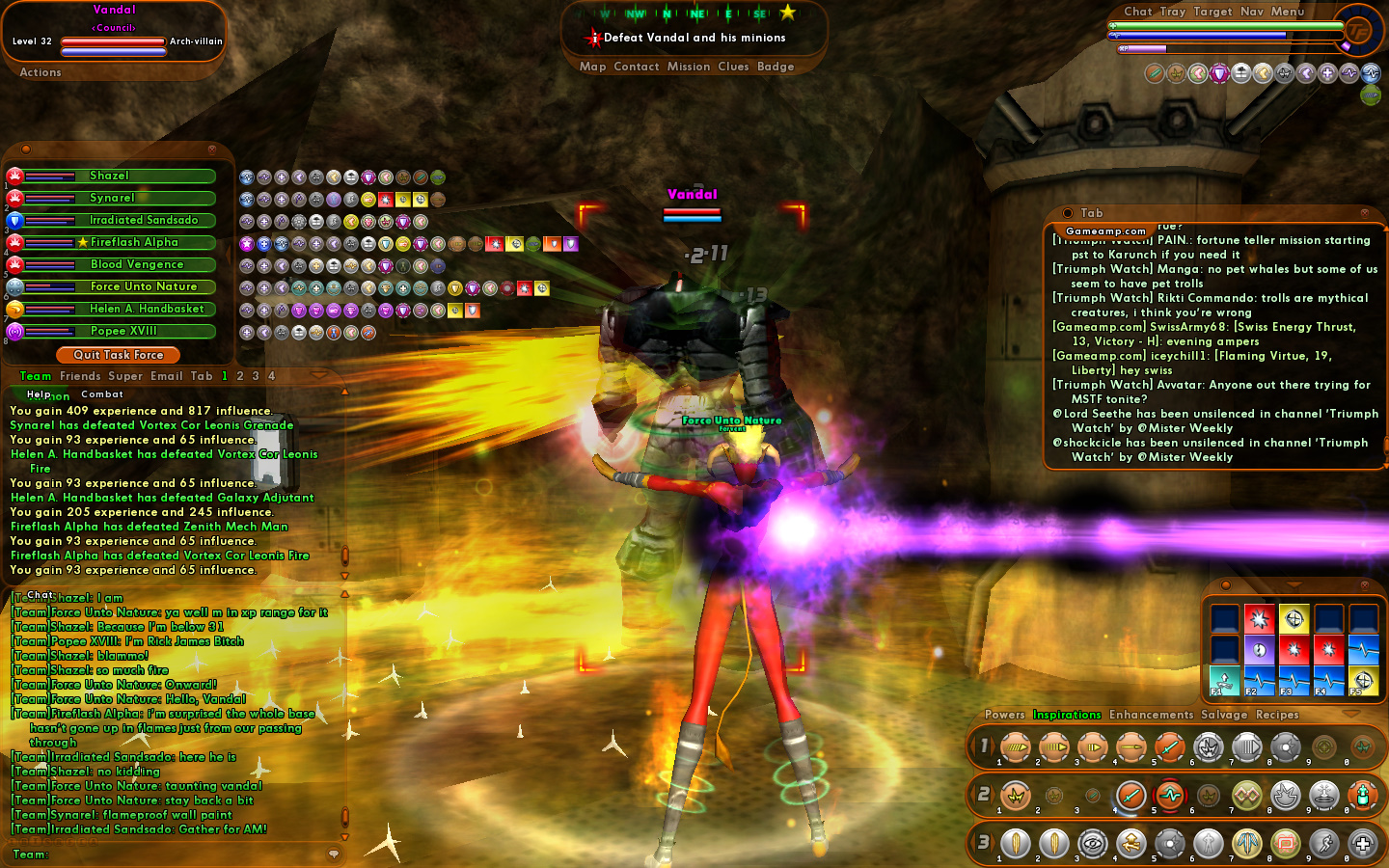This screenshot has height=868, width=1389.
Task: Open the Badge list
Action: coord(776,67)
